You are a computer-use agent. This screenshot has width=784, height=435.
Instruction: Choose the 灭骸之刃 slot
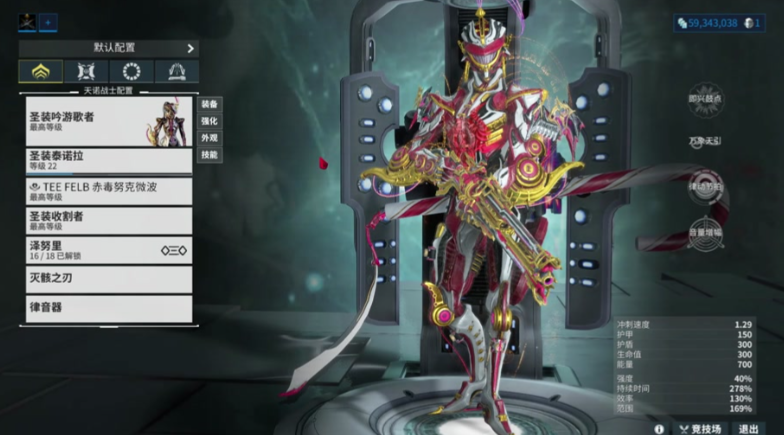coord(108,279)
